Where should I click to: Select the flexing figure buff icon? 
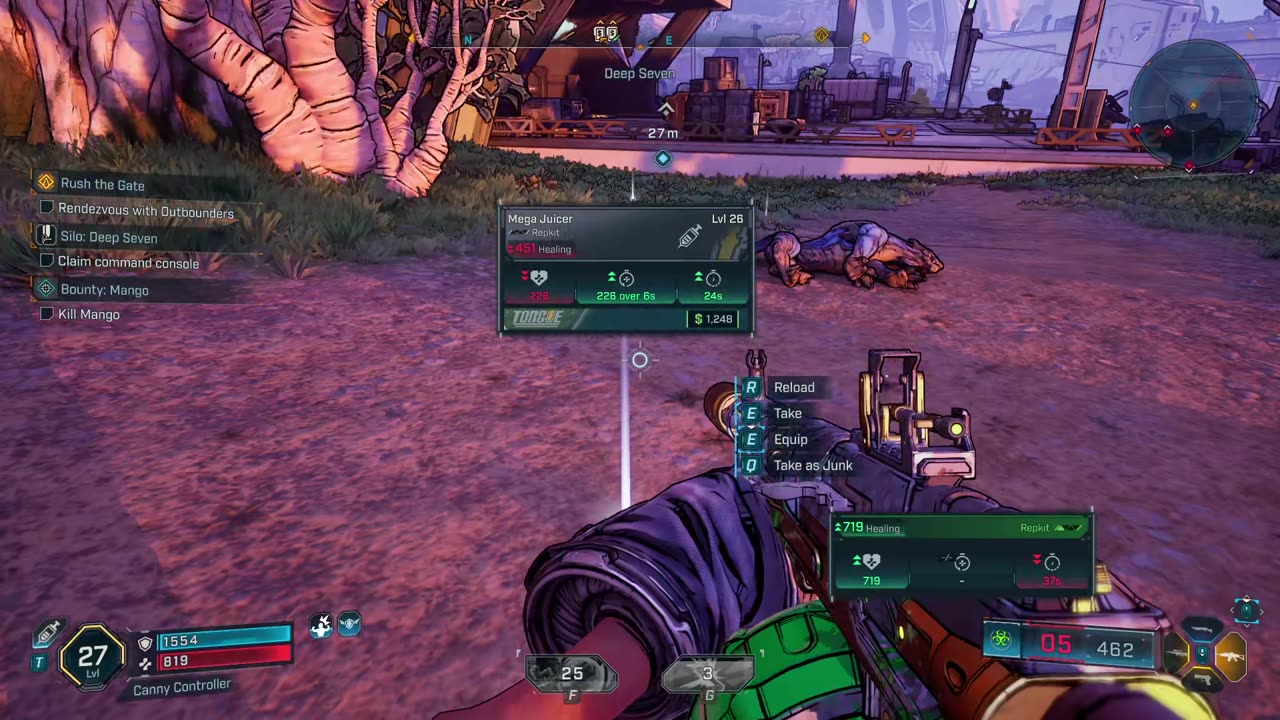point(321,625)
